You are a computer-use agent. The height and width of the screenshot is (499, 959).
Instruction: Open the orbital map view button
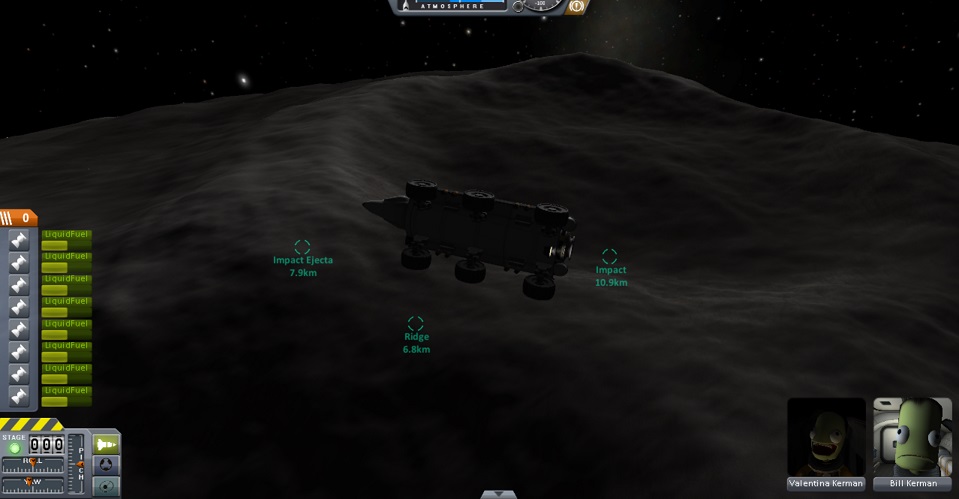(106, 486)
